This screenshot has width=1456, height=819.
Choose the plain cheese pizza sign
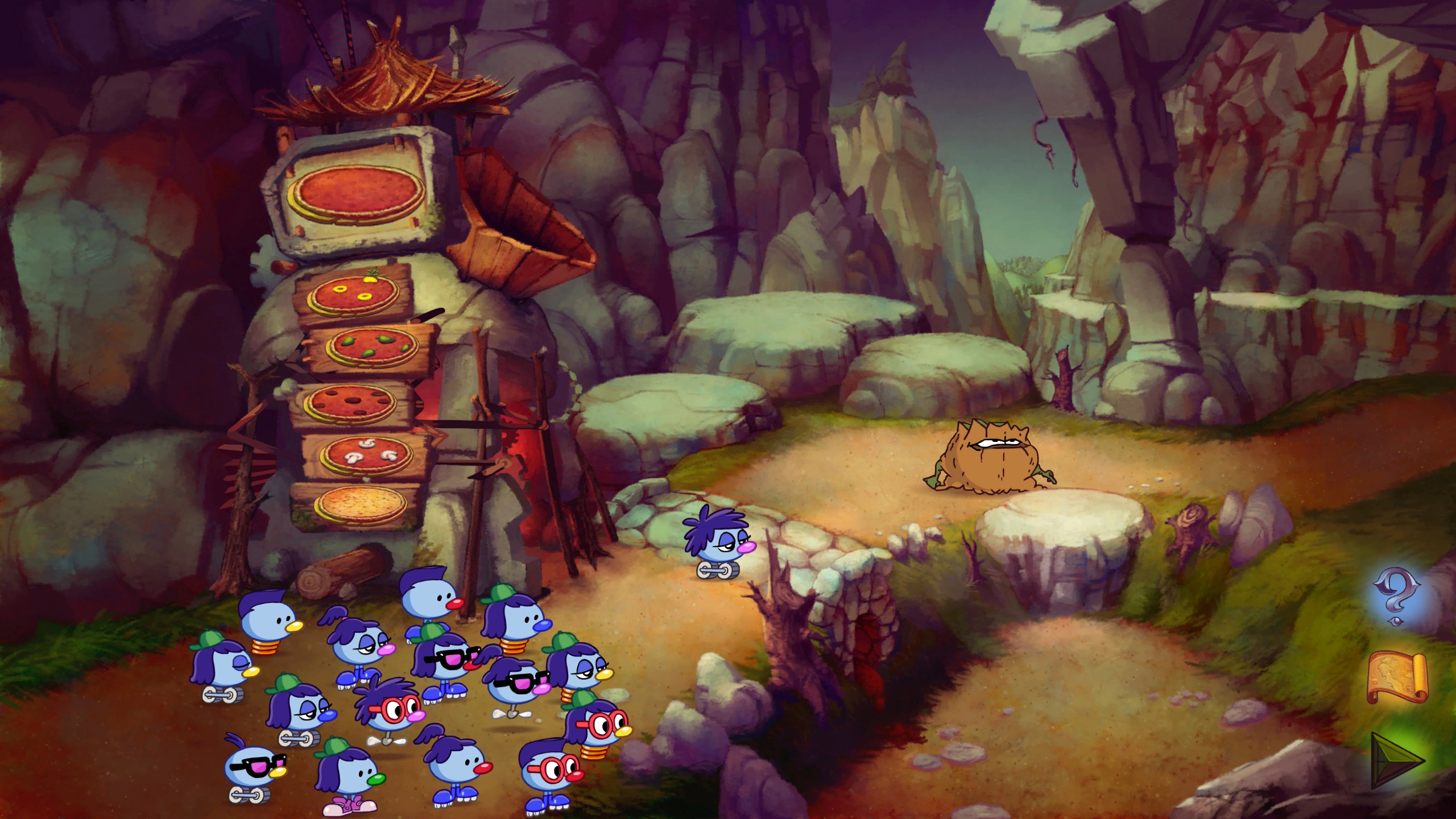(359, 504)
